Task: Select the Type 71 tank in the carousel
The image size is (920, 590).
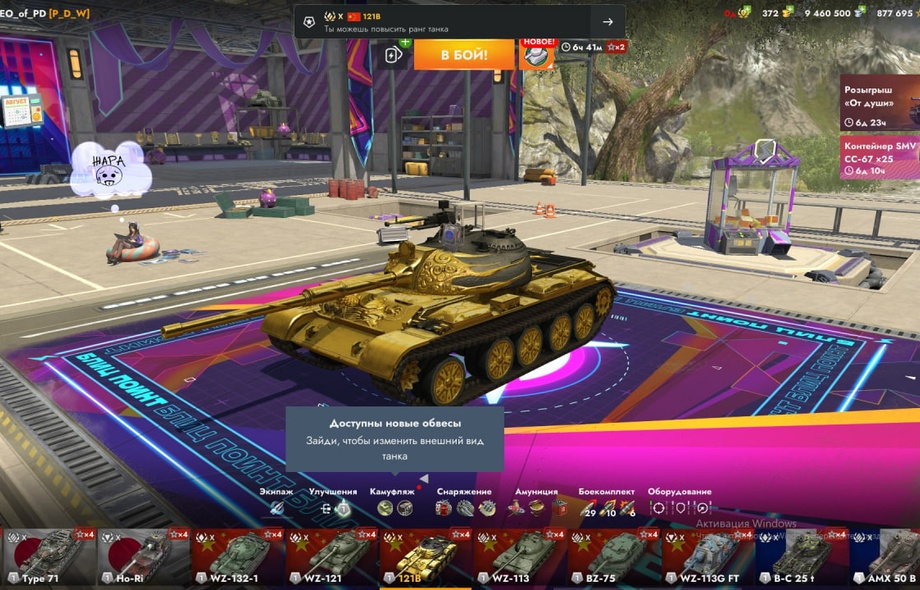Action: click(48, 558)
